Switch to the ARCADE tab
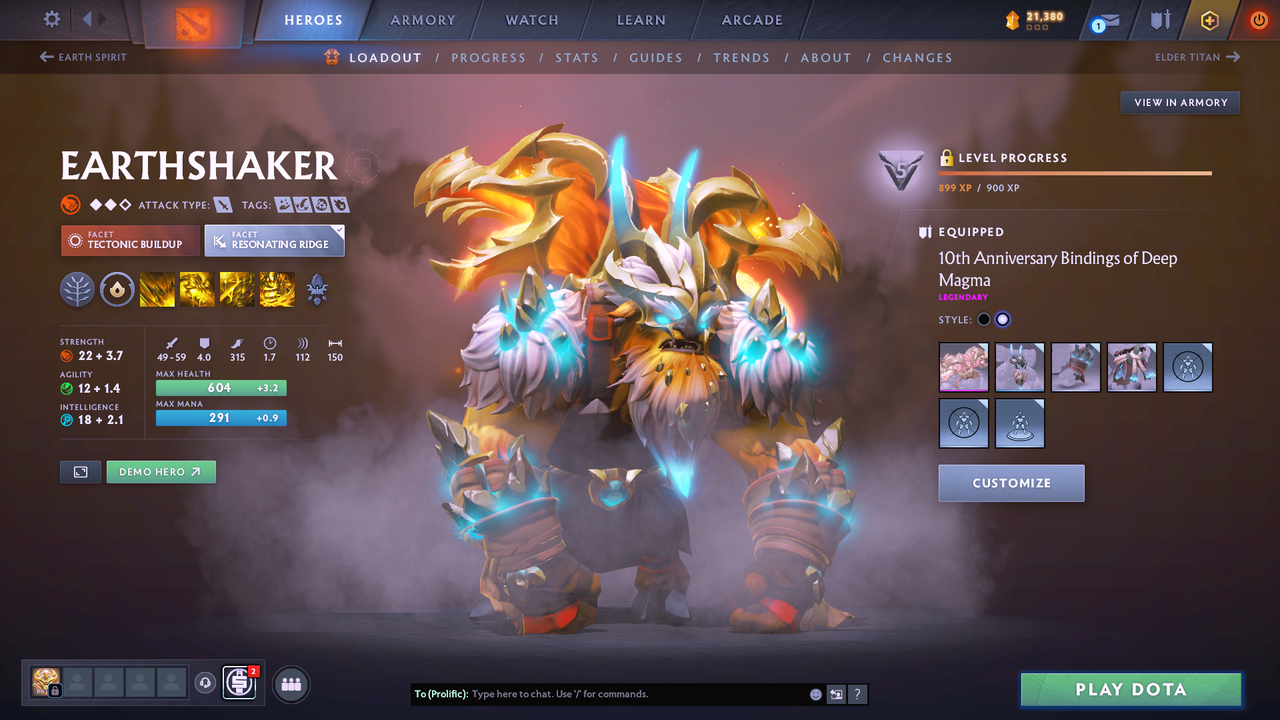Screen dimensions: 1280x720 pyautogui.click(x=751, y=19)
